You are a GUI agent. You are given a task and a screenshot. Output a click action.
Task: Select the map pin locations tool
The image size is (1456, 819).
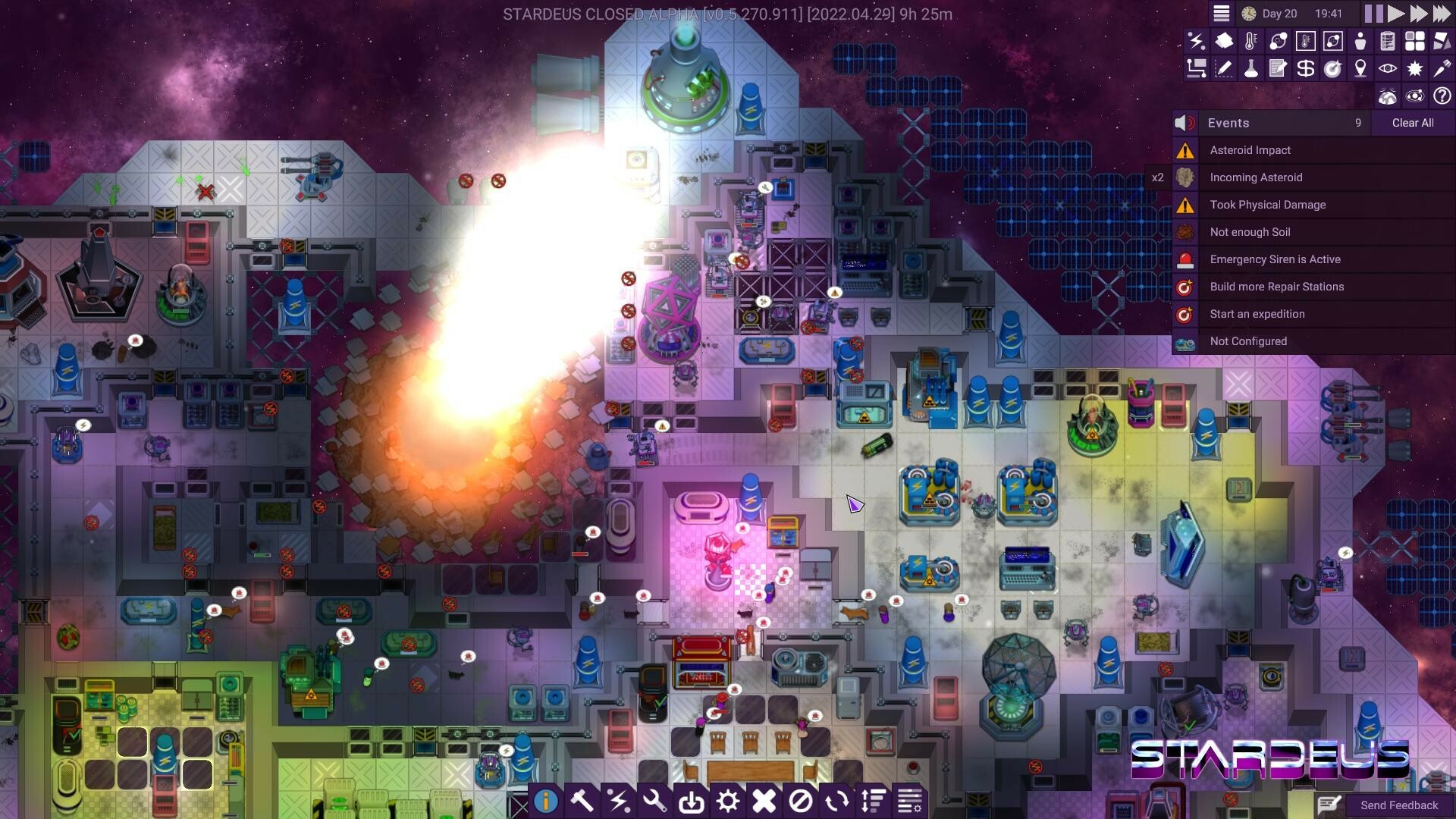(1360, 68)
